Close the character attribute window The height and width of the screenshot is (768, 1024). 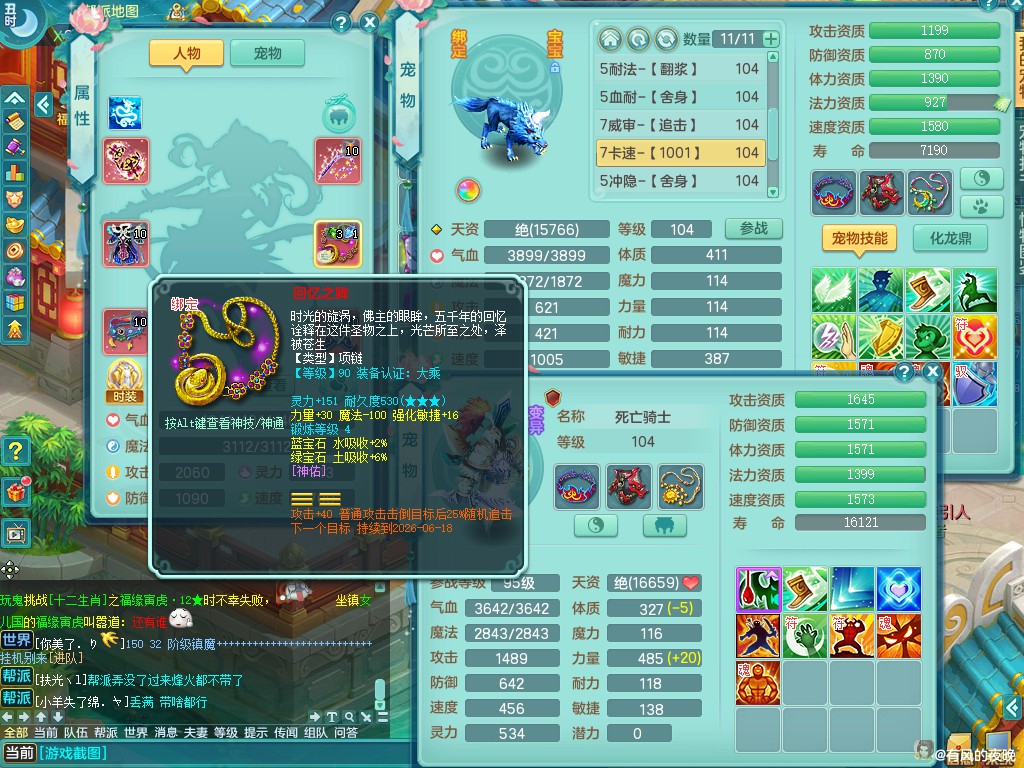point(369,23)
